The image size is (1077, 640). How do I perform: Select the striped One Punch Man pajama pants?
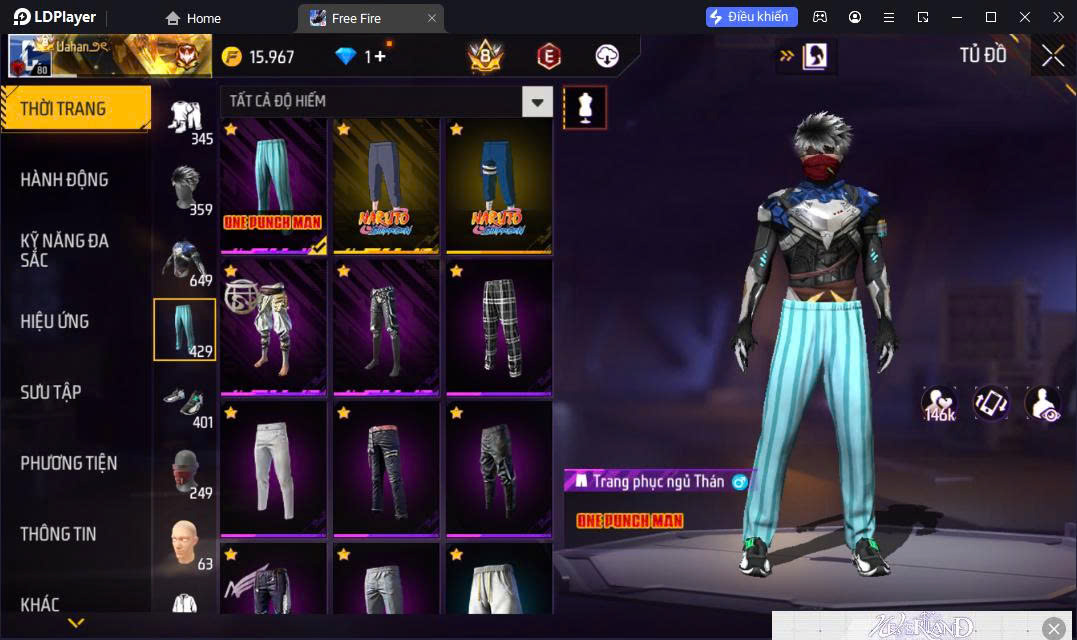point(274,187)
